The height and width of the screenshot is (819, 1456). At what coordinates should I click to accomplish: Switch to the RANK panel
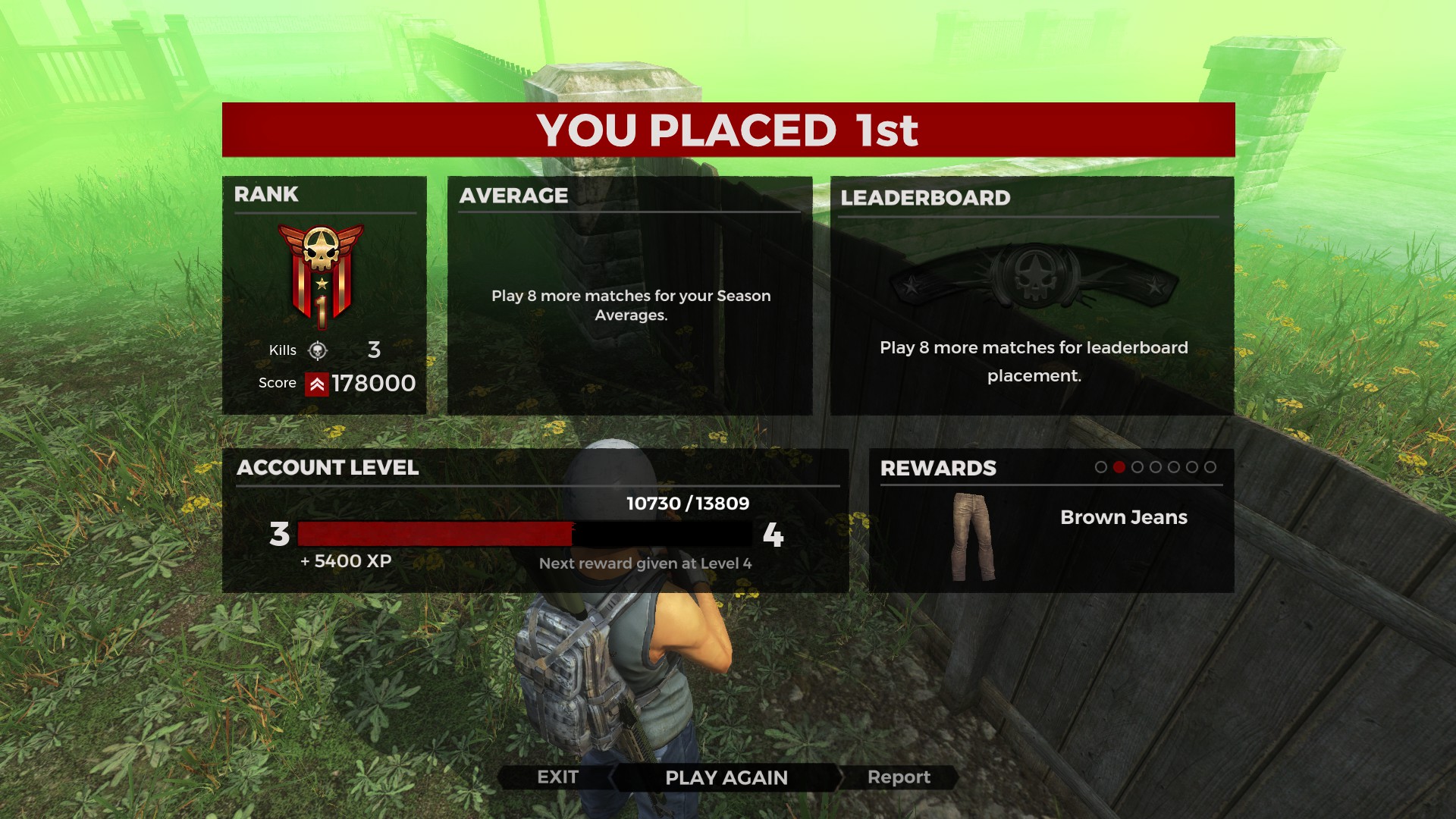267,195
